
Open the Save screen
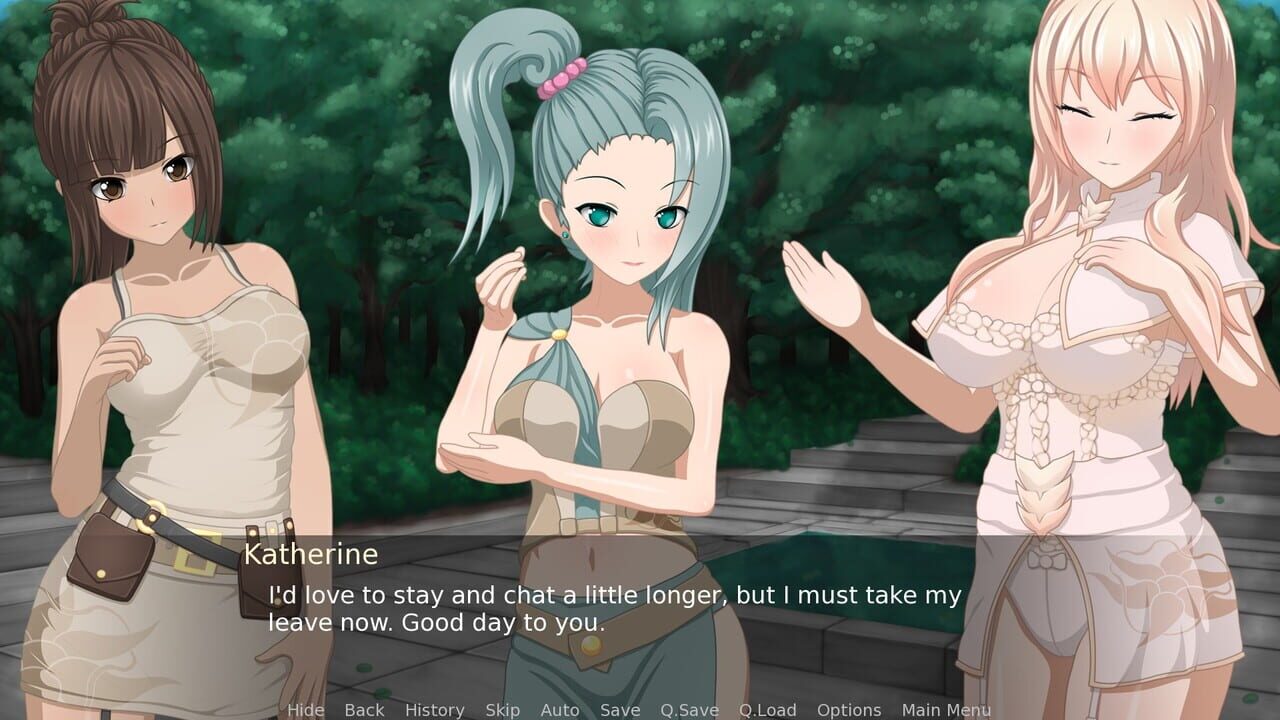(x=619, y=710)
